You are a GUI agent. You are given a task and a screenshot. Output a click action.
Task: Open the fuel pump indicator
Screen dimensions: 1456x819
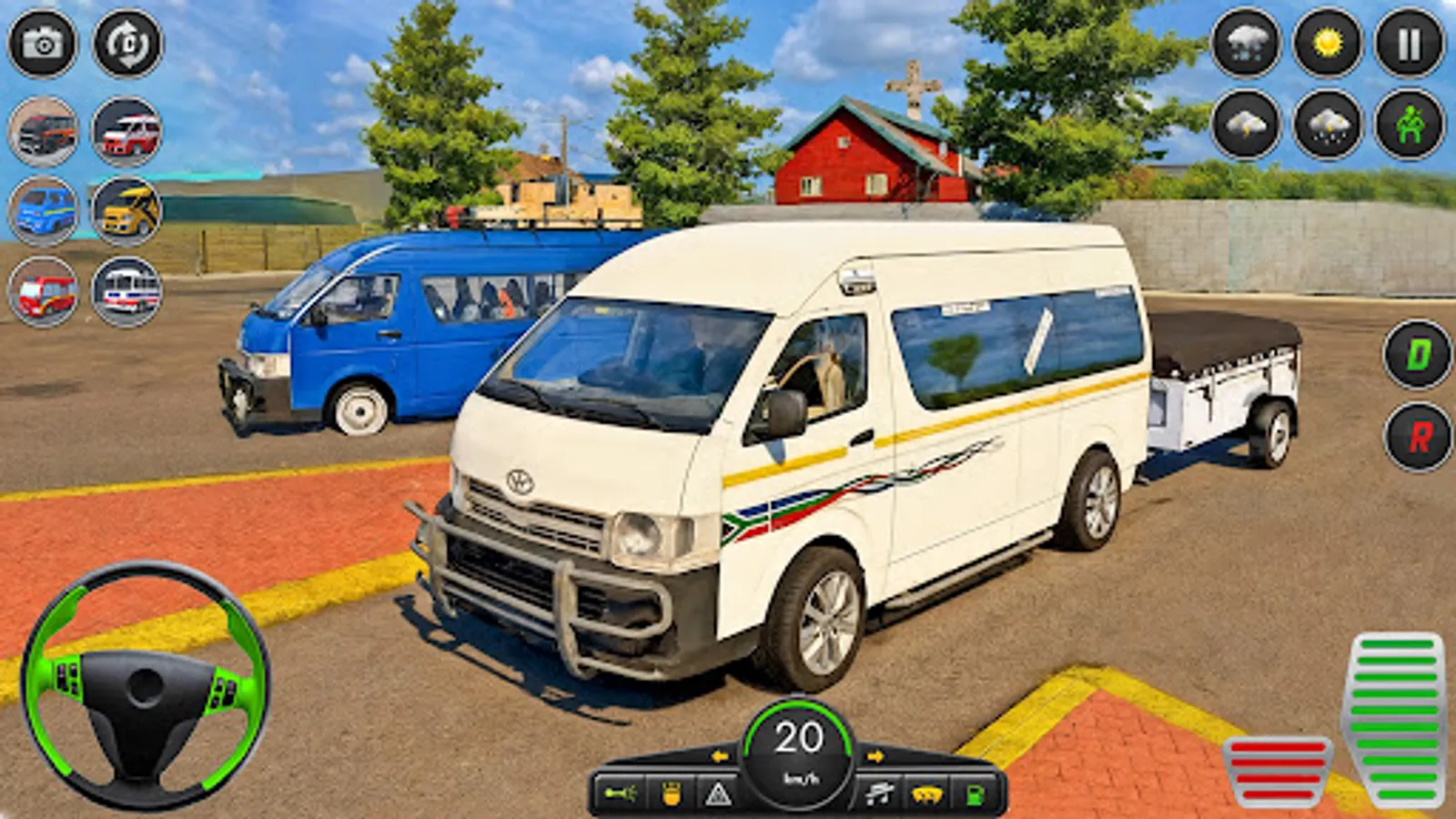(x=974, y=794)
